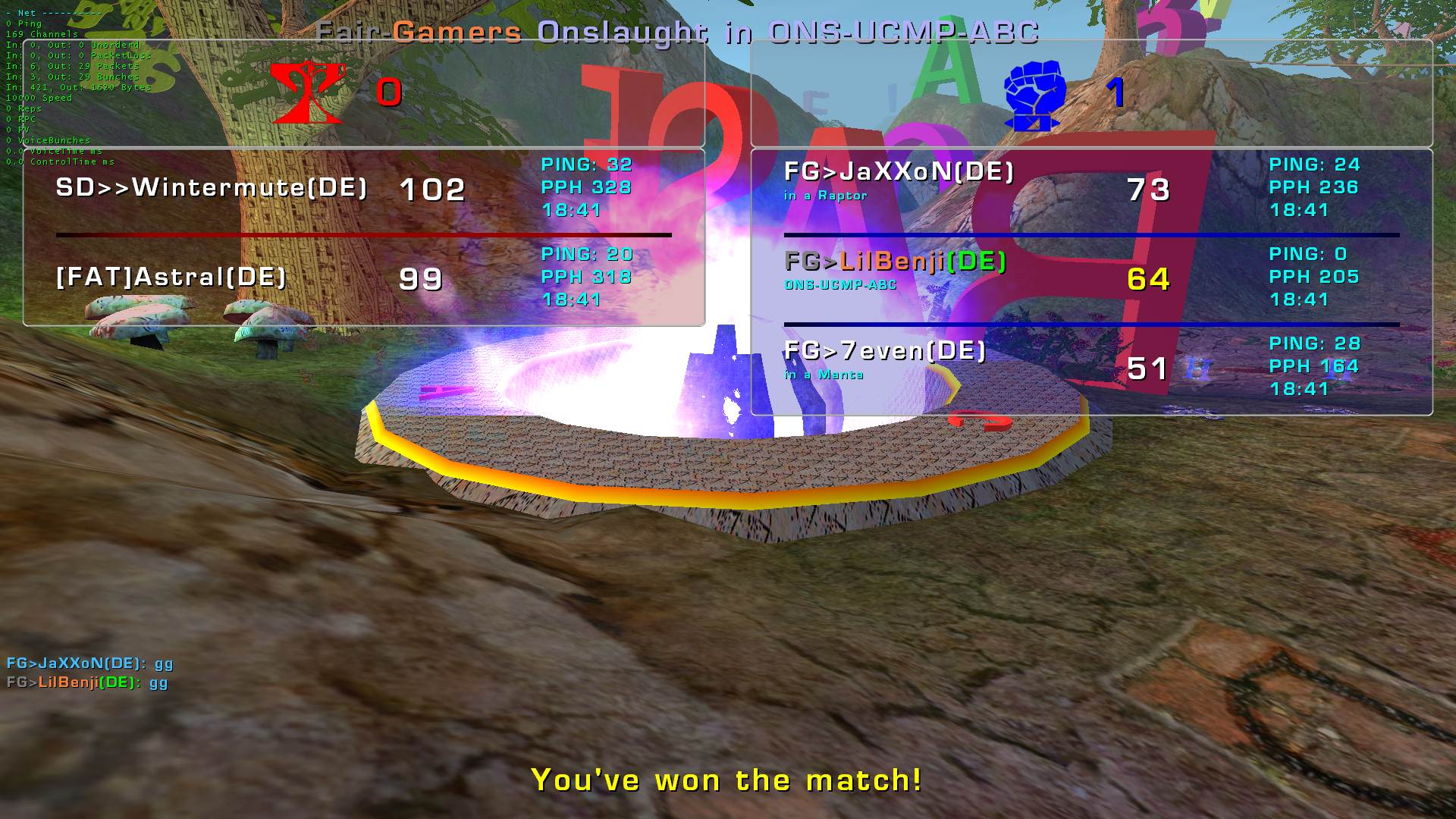Click FG>JaXXoN(DE) in the blue team list

click(899, 172)
